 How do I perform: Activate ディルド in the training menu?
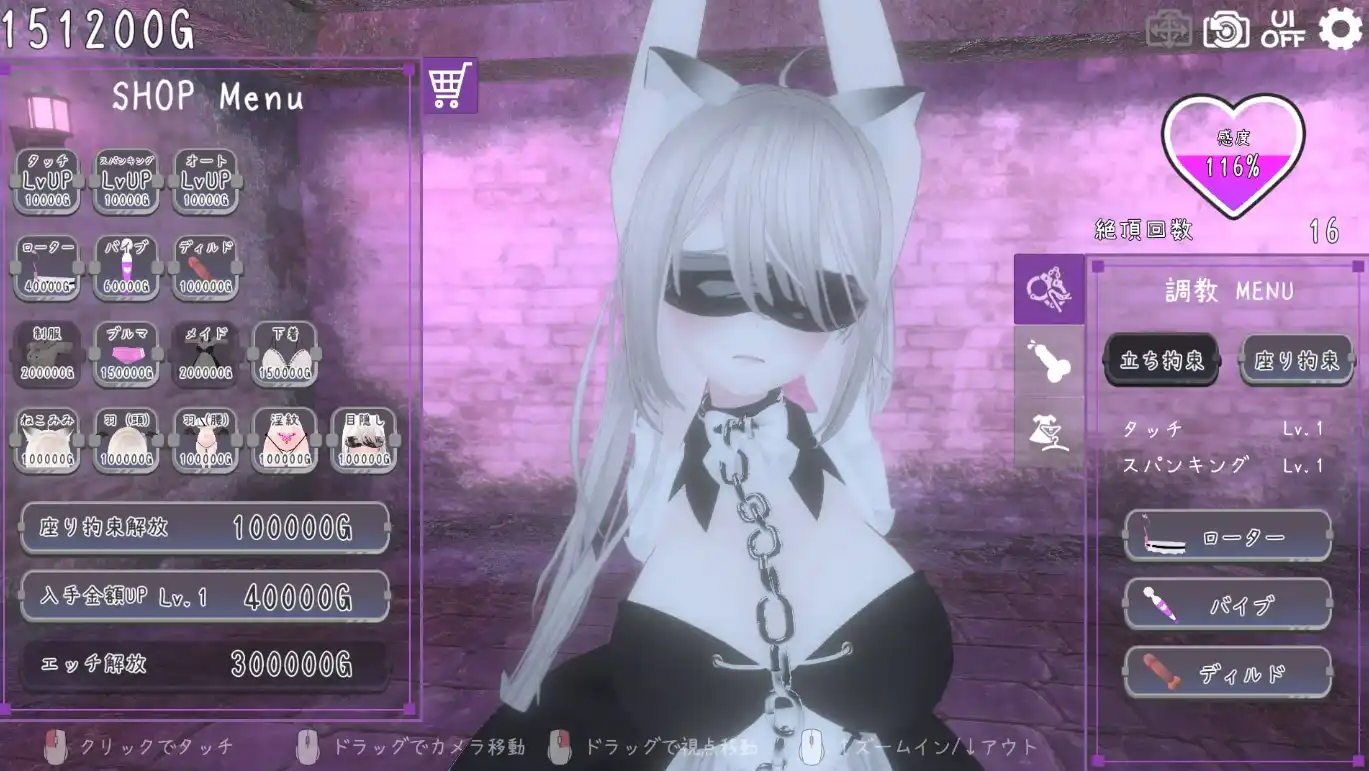[x=1227, y=672]
